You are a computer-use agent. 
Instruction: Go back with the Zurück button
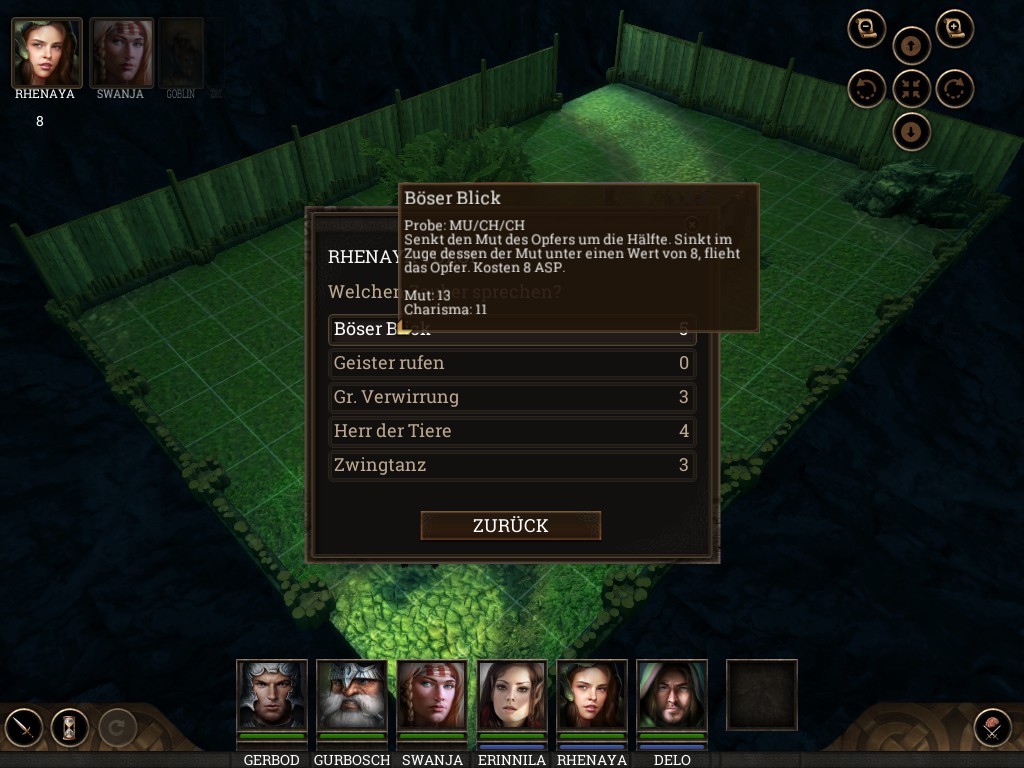tap(510, 525)
